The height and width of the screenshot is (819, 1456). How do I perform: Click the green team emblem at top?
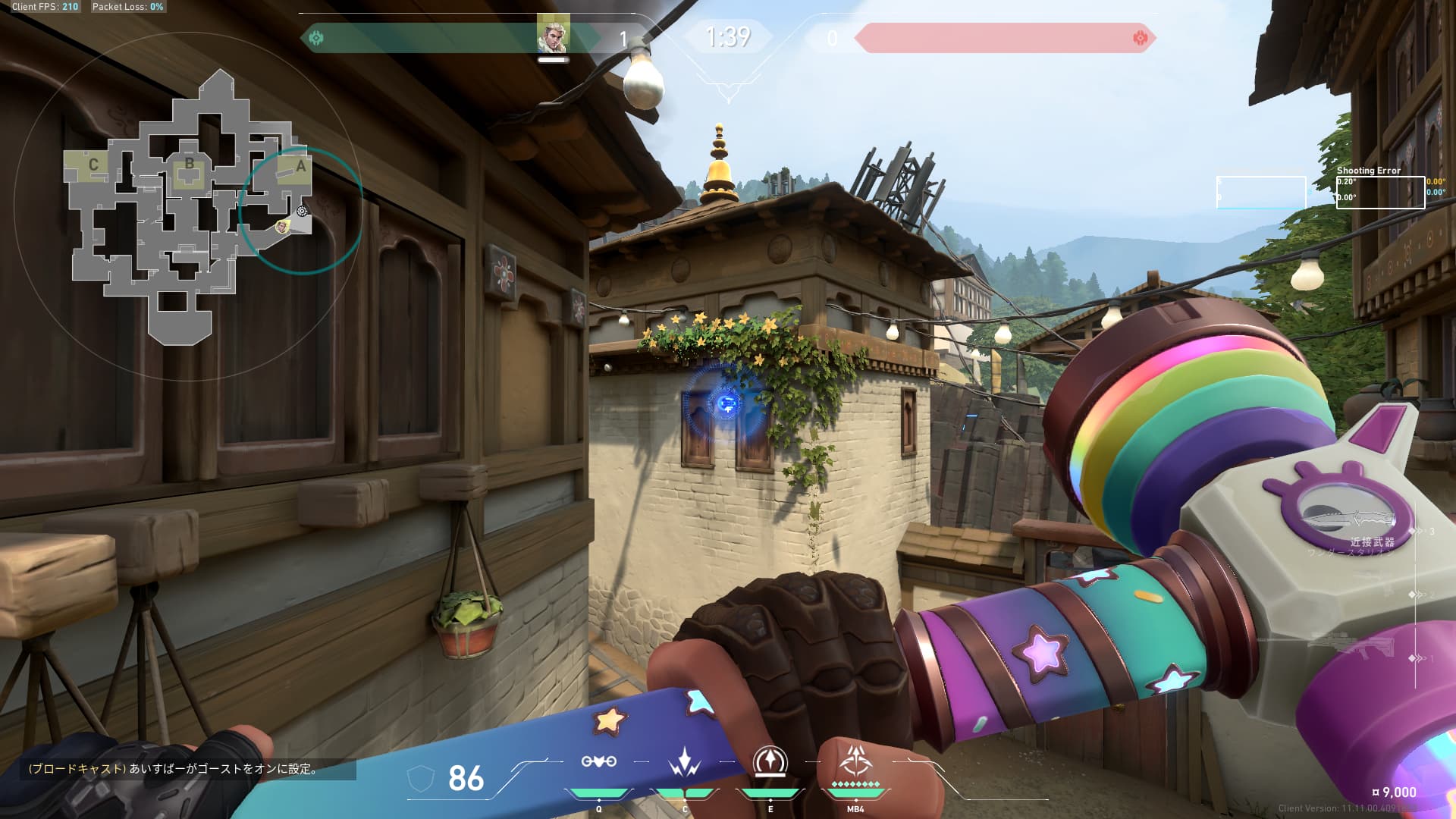pyautogui.click(x=317, y=38)
